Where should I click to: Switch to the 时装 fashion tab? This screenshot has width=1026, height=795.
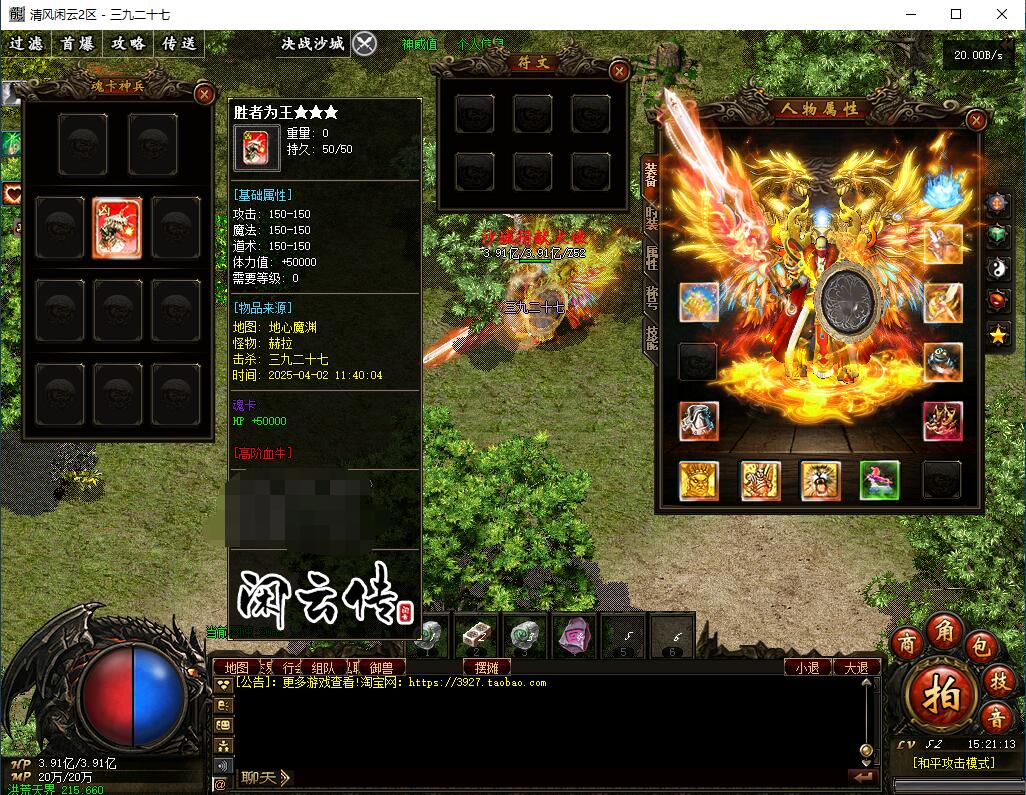pos(651,216)
